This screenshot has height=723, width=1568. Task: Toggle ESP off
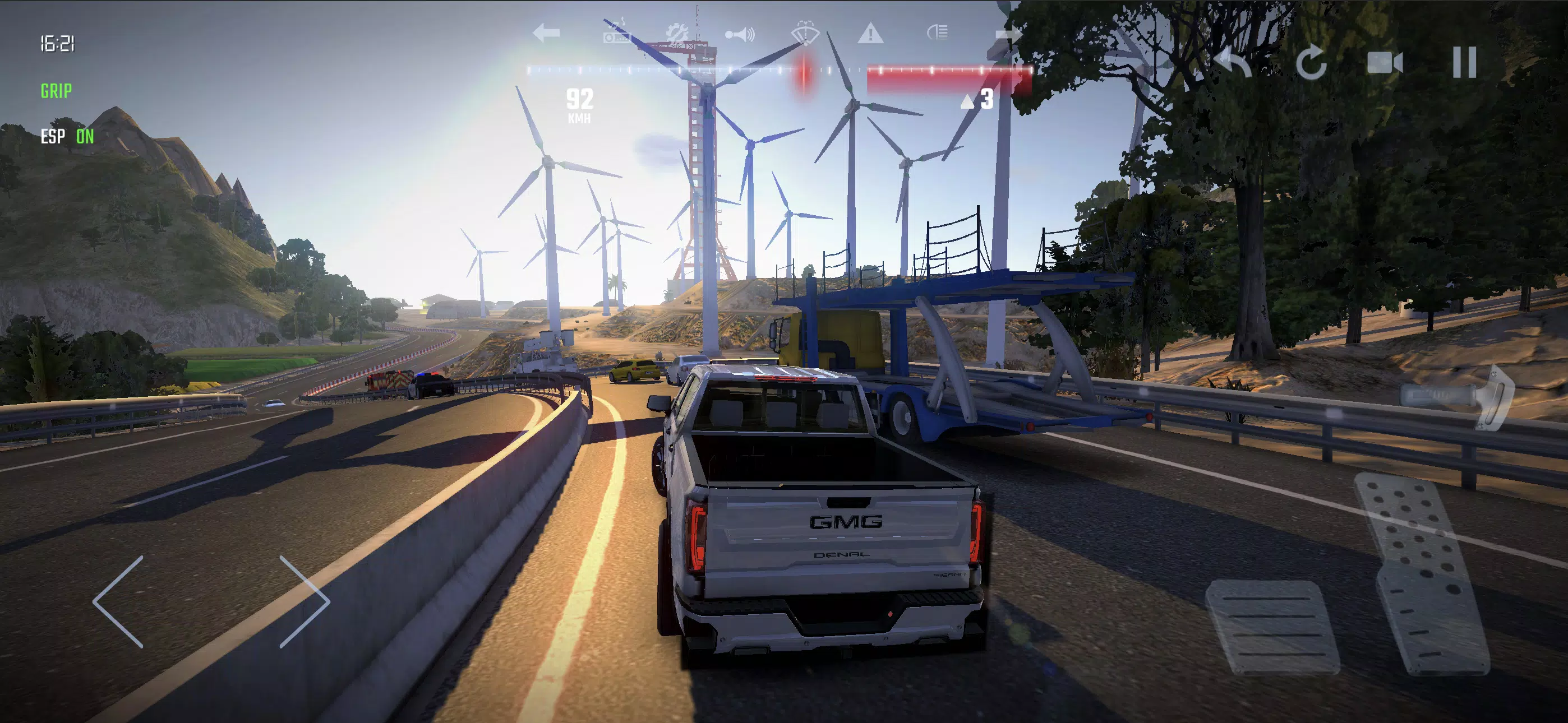click(67, 136)
